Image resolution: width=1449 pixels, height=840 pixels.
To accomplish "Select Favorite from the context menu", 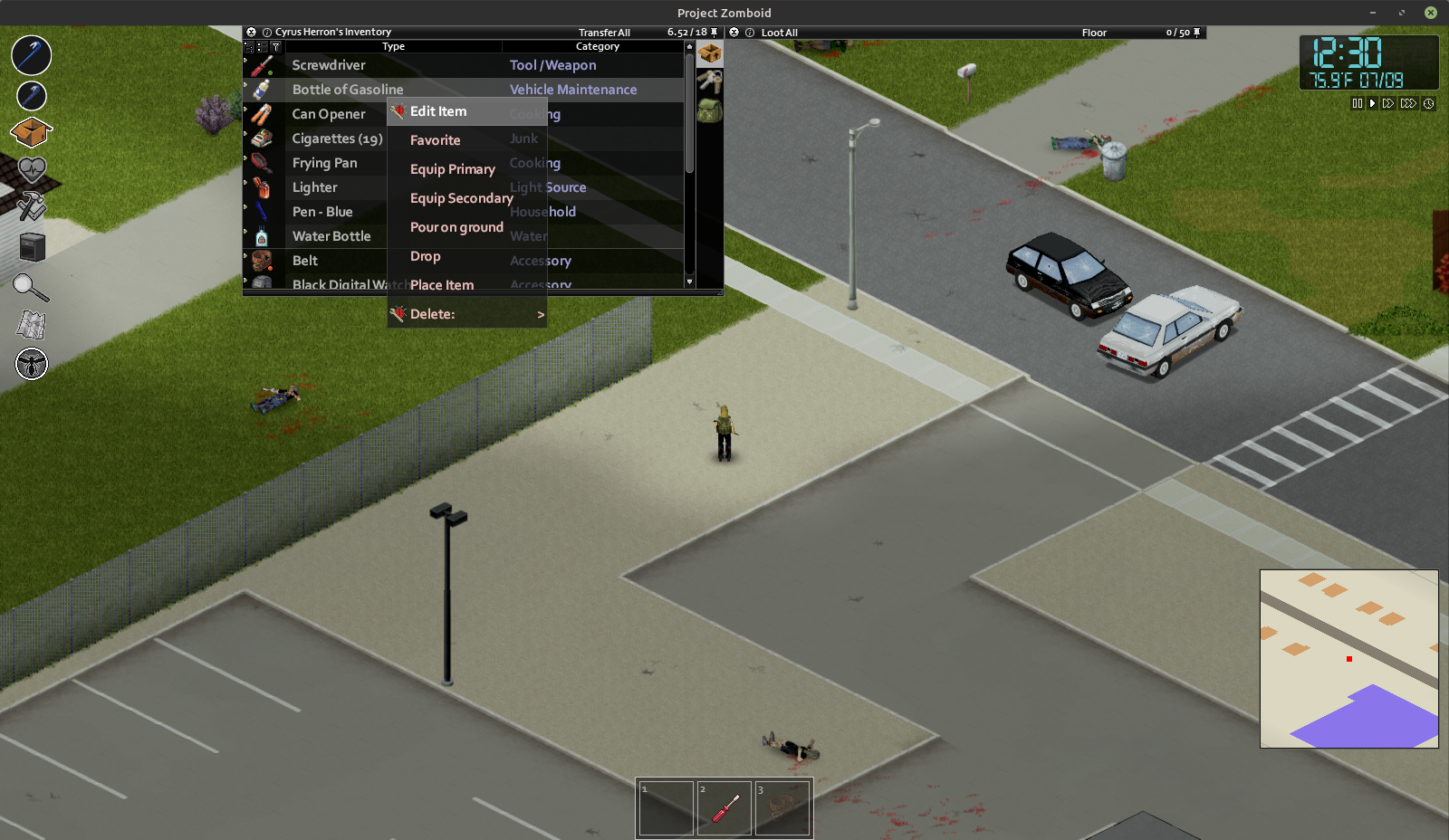I will [436, 140].
